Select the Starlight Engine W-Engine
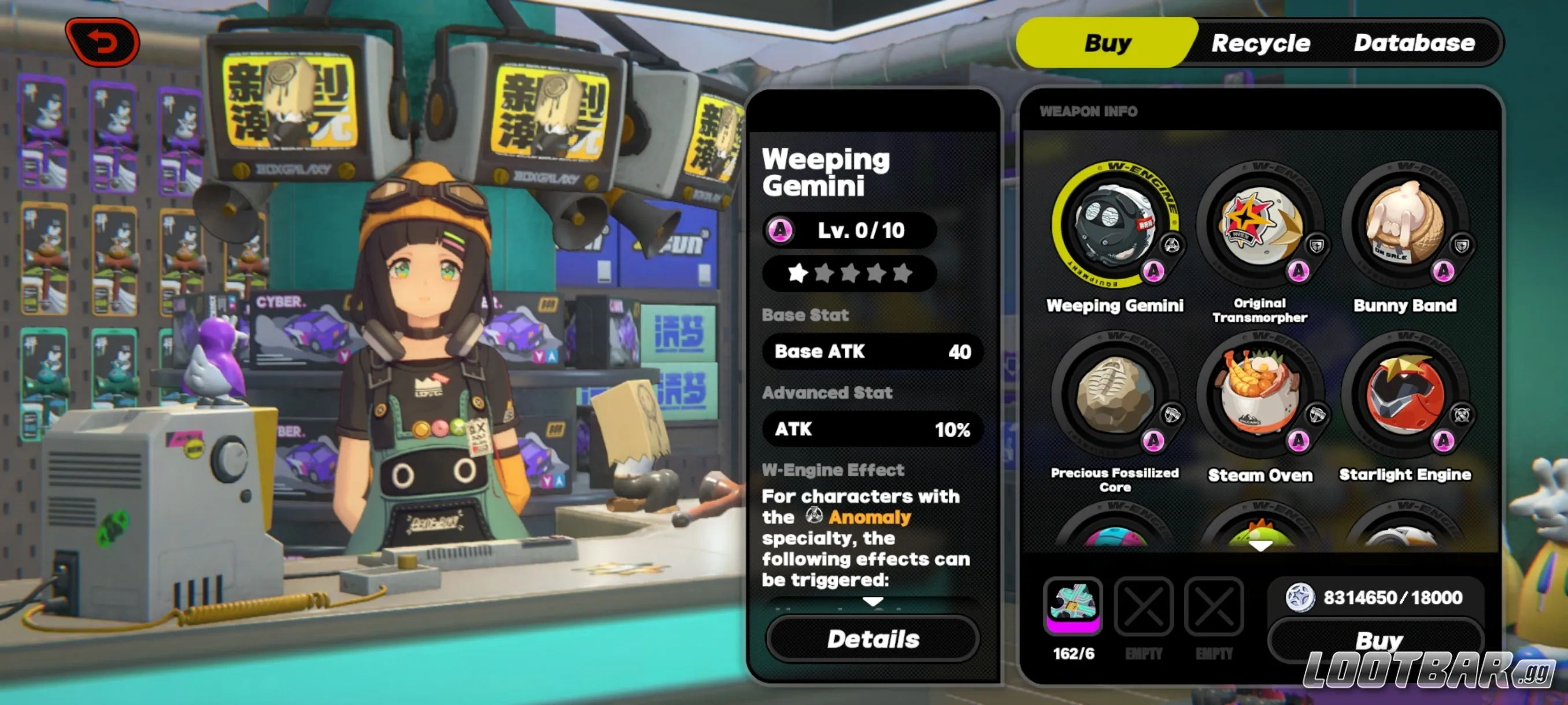 click(1404, 396)
